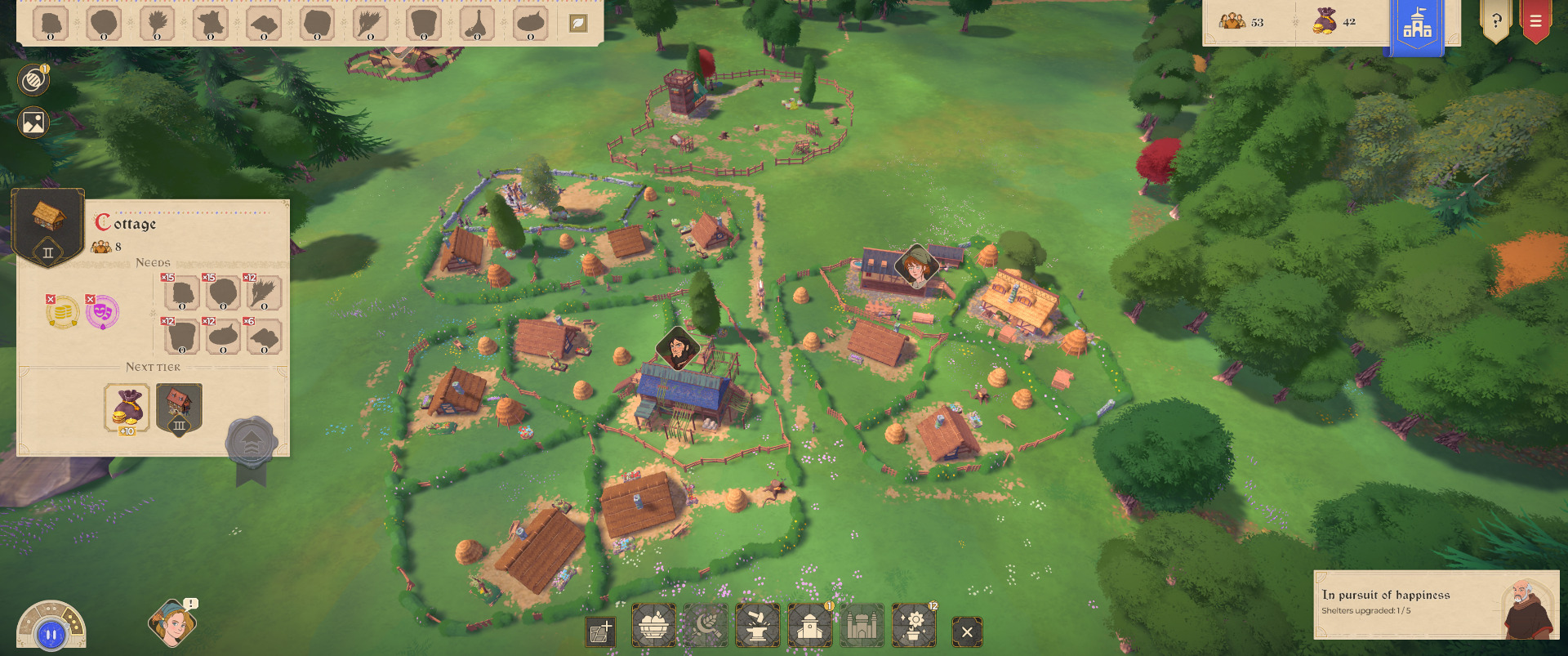Screen dimensions: 1568x656
Task: Click the gold coins need icon
Action: click(63, 311)
